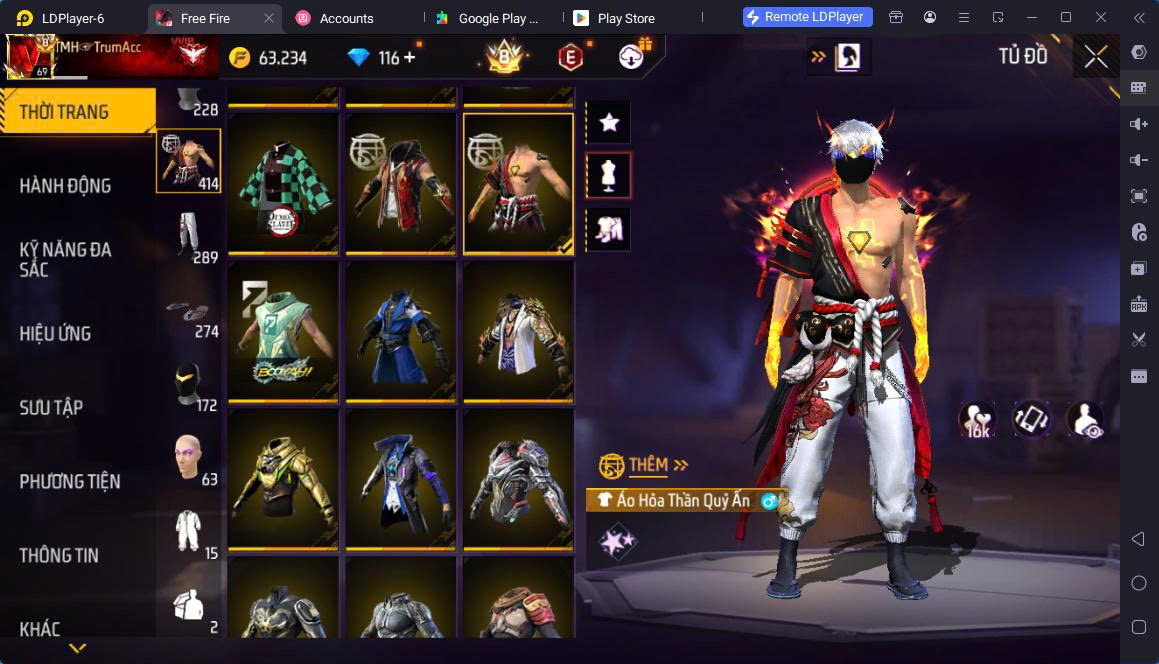This screenshot has width=1159, height=664.
Task: Add diamonds using the plus button
Action: click(410, 58)
